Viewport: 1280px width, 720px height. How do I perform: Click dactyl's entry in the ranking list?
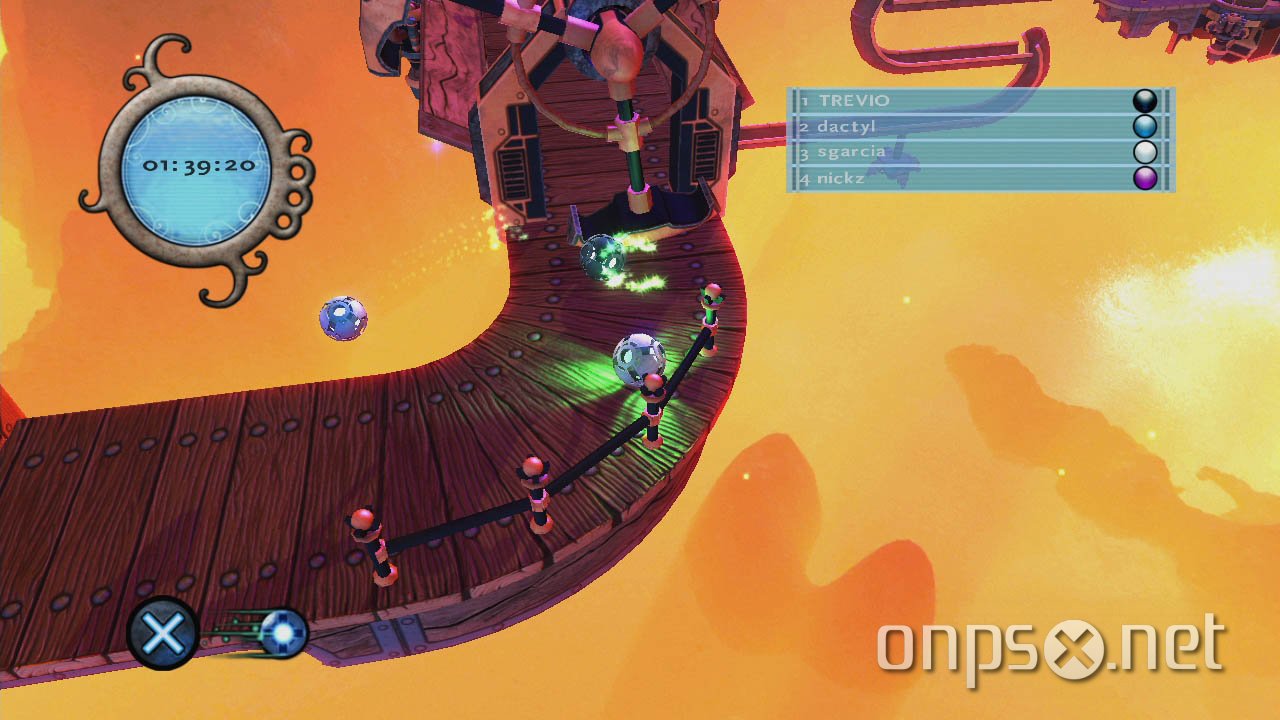978,127
